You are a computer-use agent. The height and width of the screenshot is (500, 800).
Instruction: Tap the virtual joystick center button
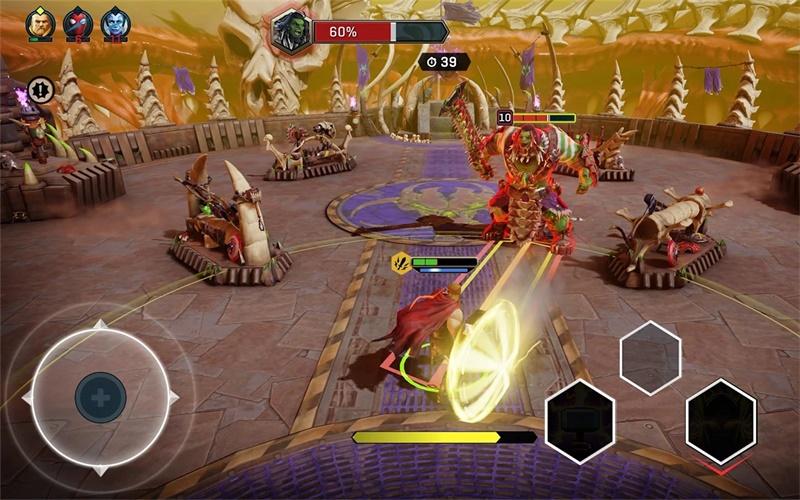(x=100, y=398)
